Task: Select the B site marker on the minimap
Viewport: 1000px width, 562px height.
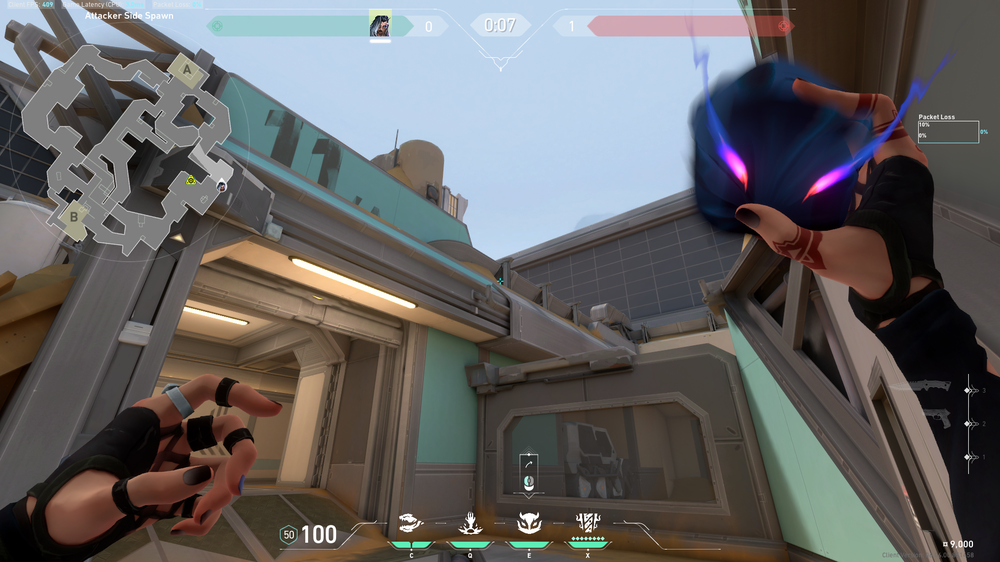Action: pos(72,215)
